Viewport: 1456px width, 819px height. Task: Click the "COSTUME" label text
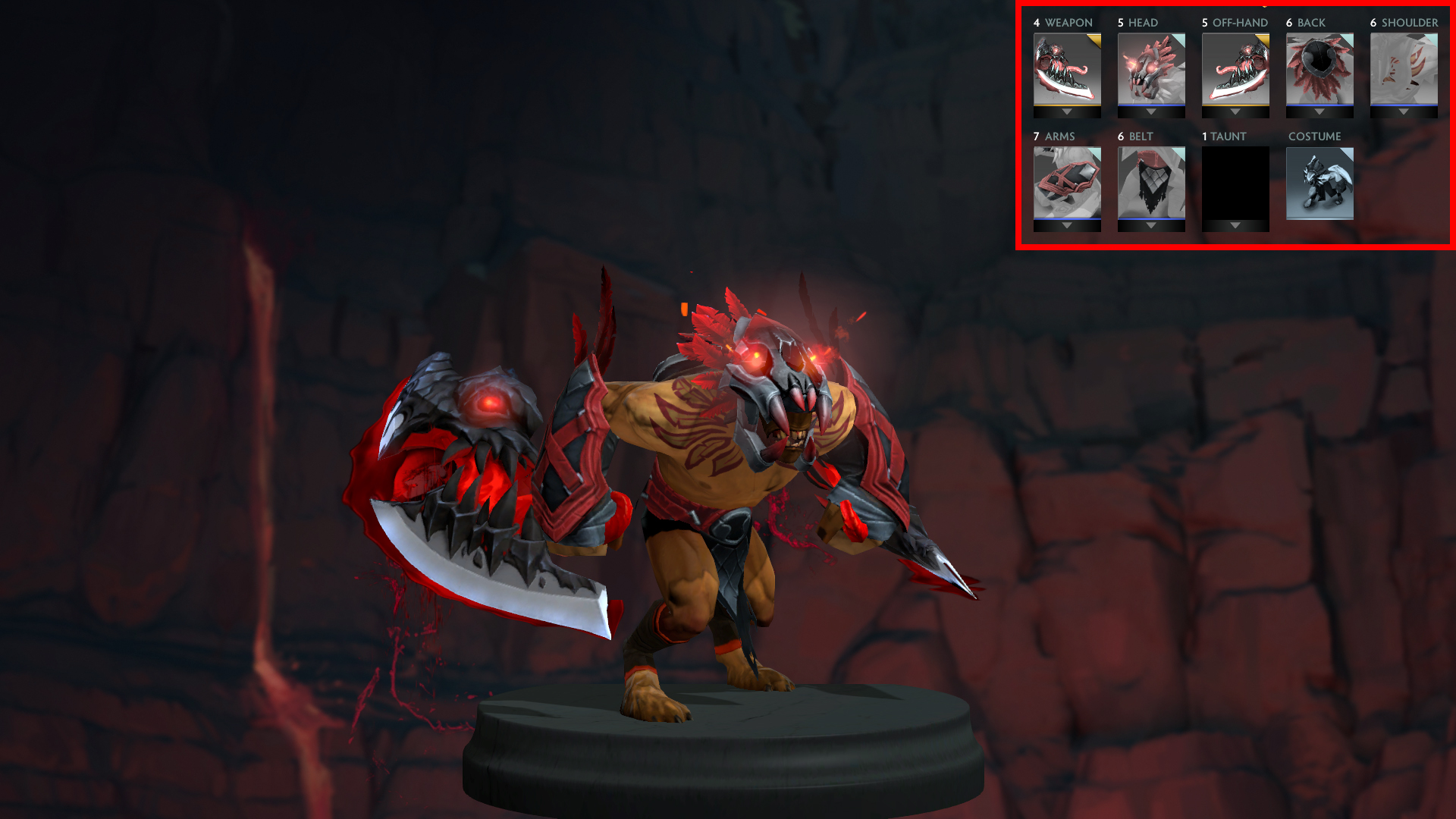click(1314, 136)
